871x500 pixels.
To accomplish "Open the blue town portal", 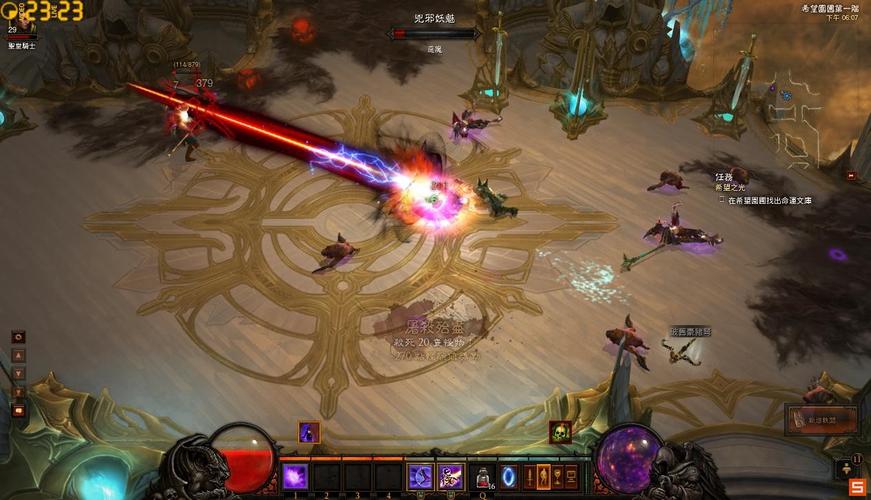I will pyautogui.click(x=509, y=476).
